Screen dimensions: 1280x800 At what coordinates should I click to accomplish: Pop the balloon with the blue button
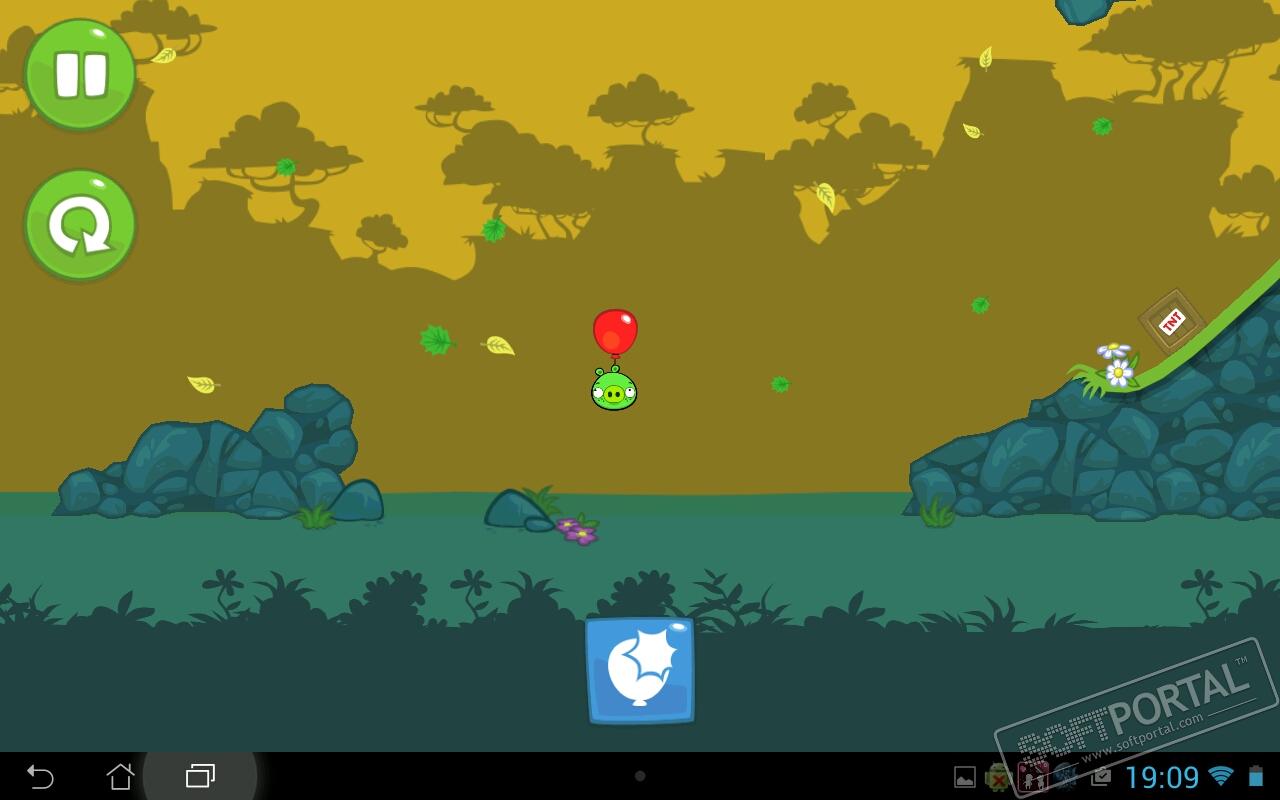tap(639, 670)
